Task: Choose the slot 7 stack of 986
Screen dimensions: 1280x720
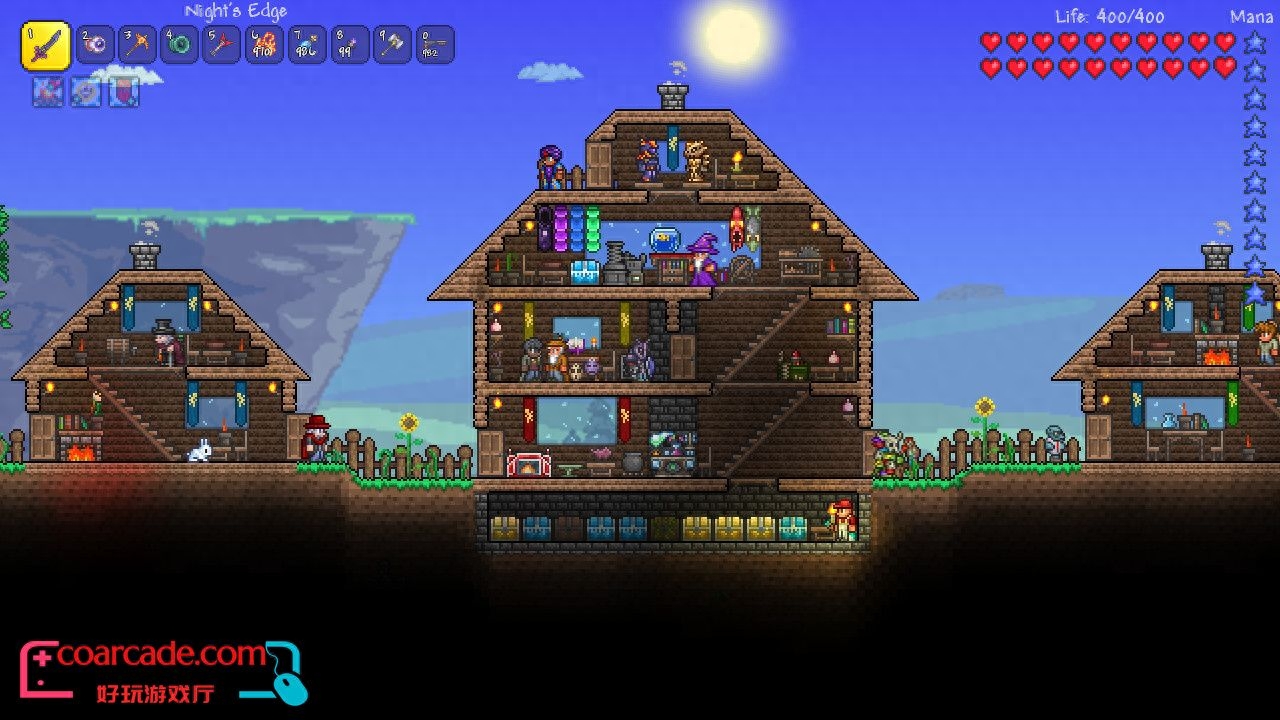Action: tap(307, 45)
